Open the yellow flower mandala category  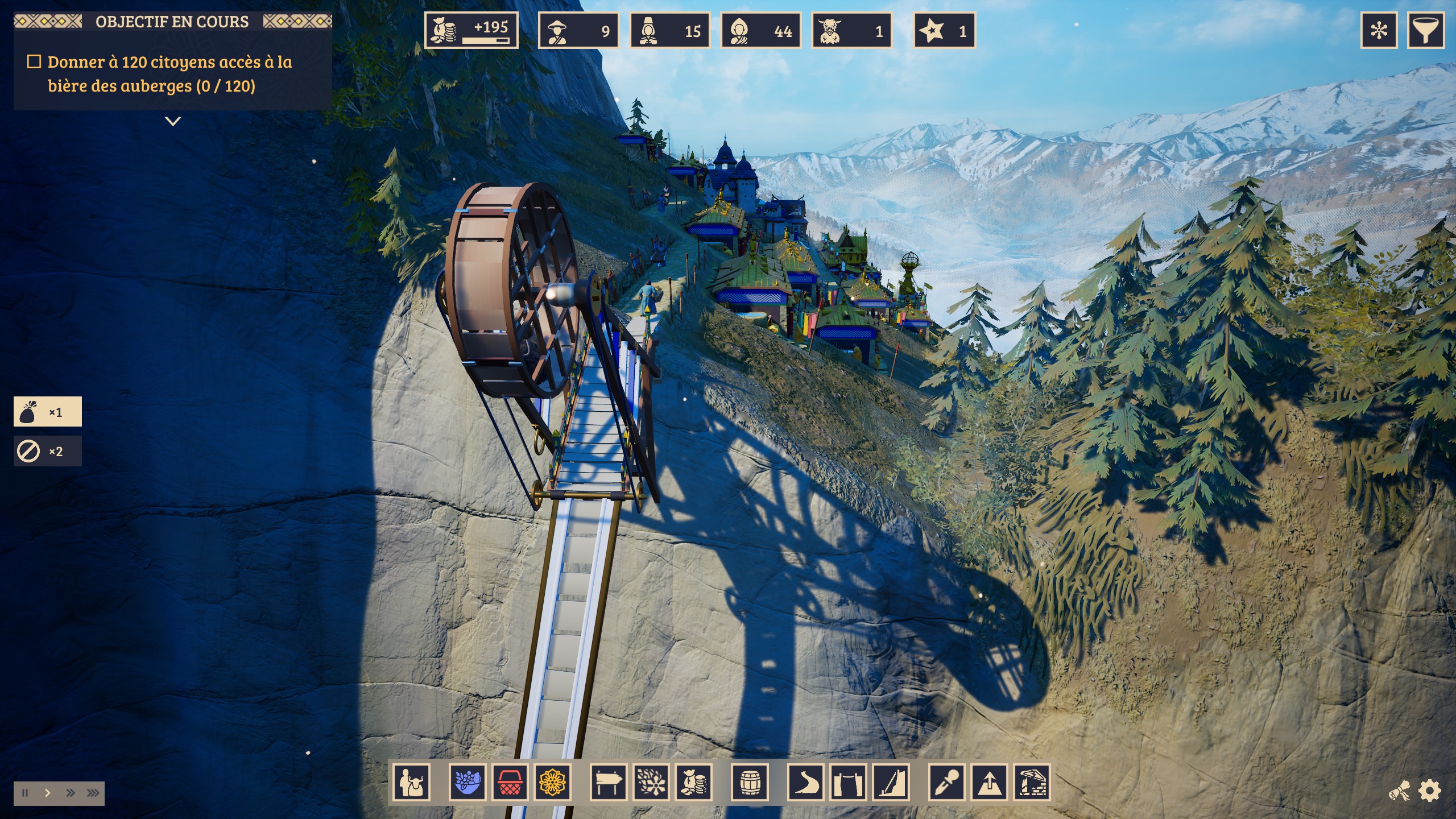click(552, 783)
